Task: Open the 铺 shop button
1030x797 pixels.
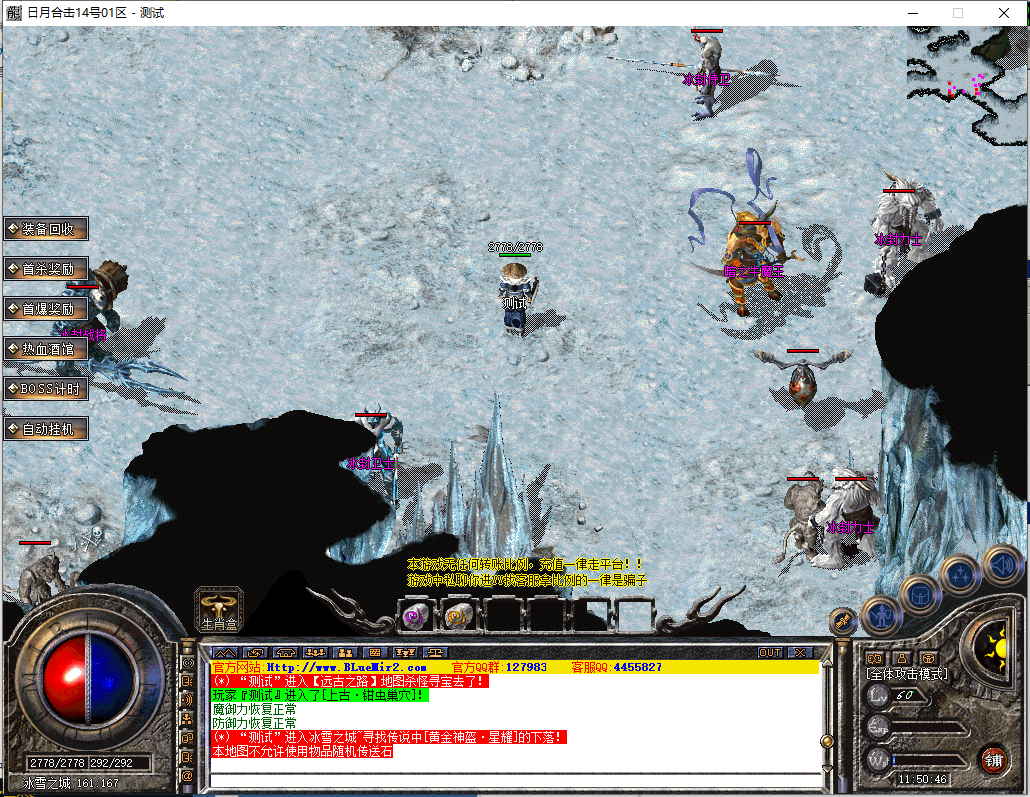Action: [993, 759]
